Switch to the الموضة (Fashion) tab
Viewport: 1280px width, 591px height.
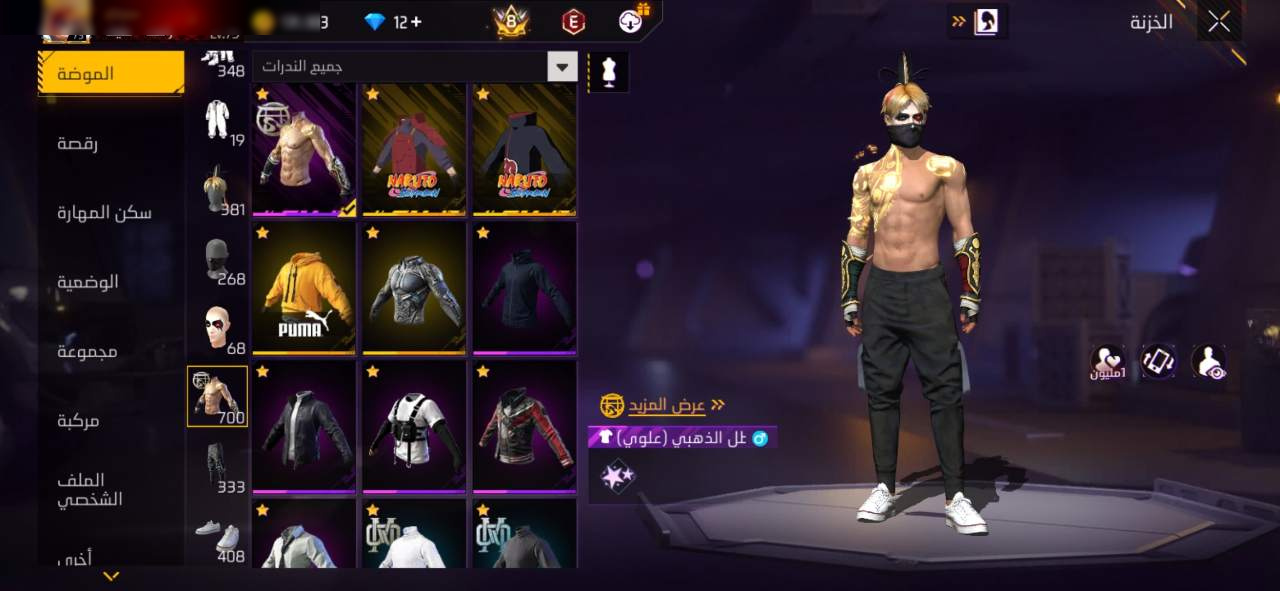(111, 73)
